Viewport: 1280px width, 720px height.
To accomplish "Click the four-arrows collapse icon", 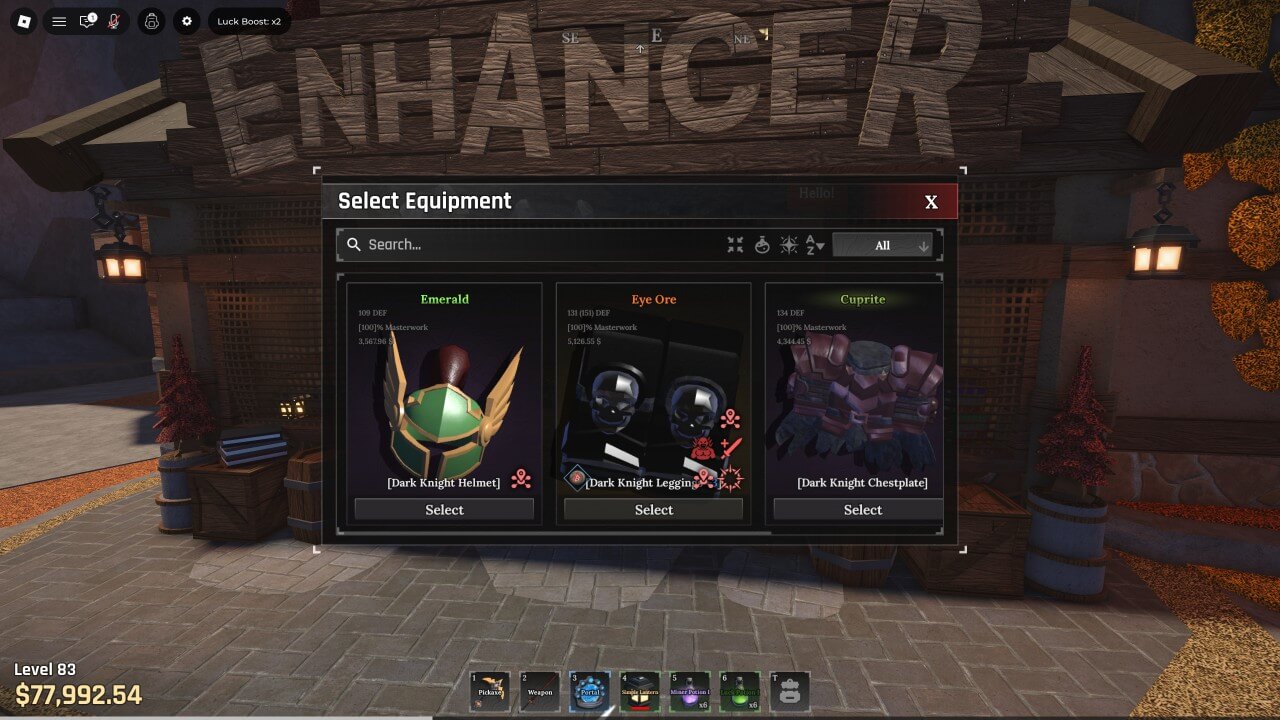I will click(x=735, y=245).
